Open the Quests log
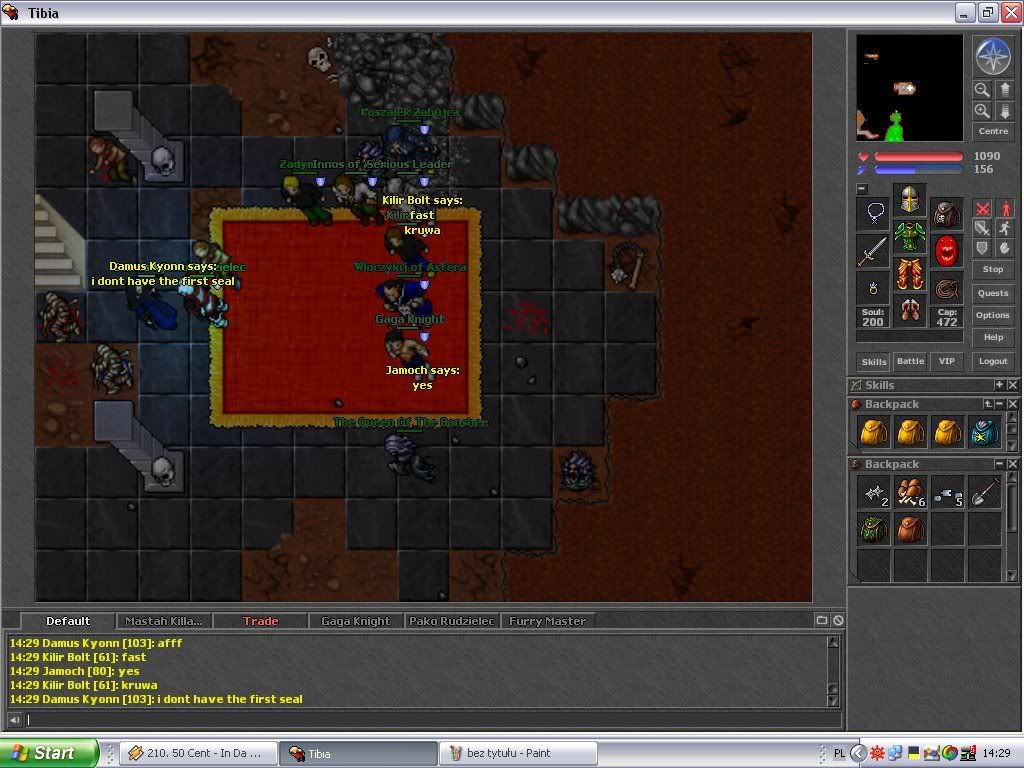The width and height of the screenshot is (1024, 768). click(992, 293)
